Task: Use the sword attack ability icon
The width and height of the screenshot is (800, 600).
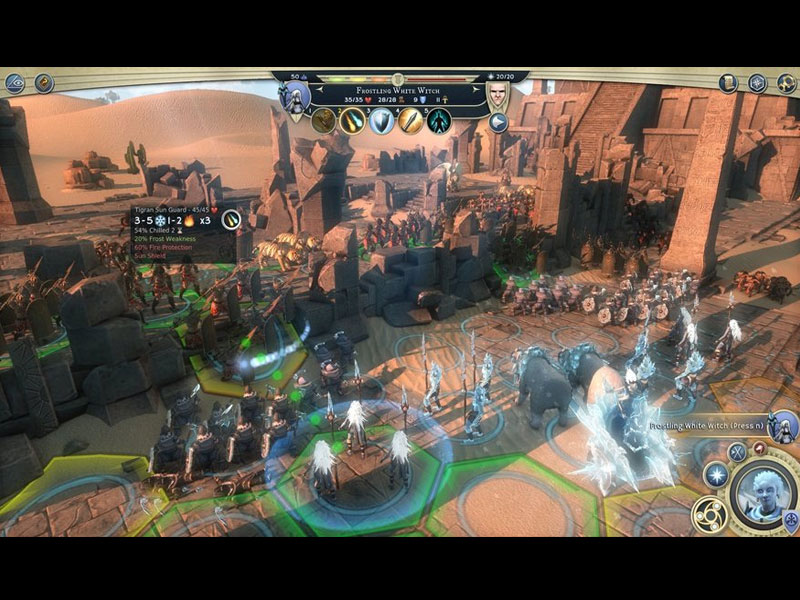Action: point(411,121)
